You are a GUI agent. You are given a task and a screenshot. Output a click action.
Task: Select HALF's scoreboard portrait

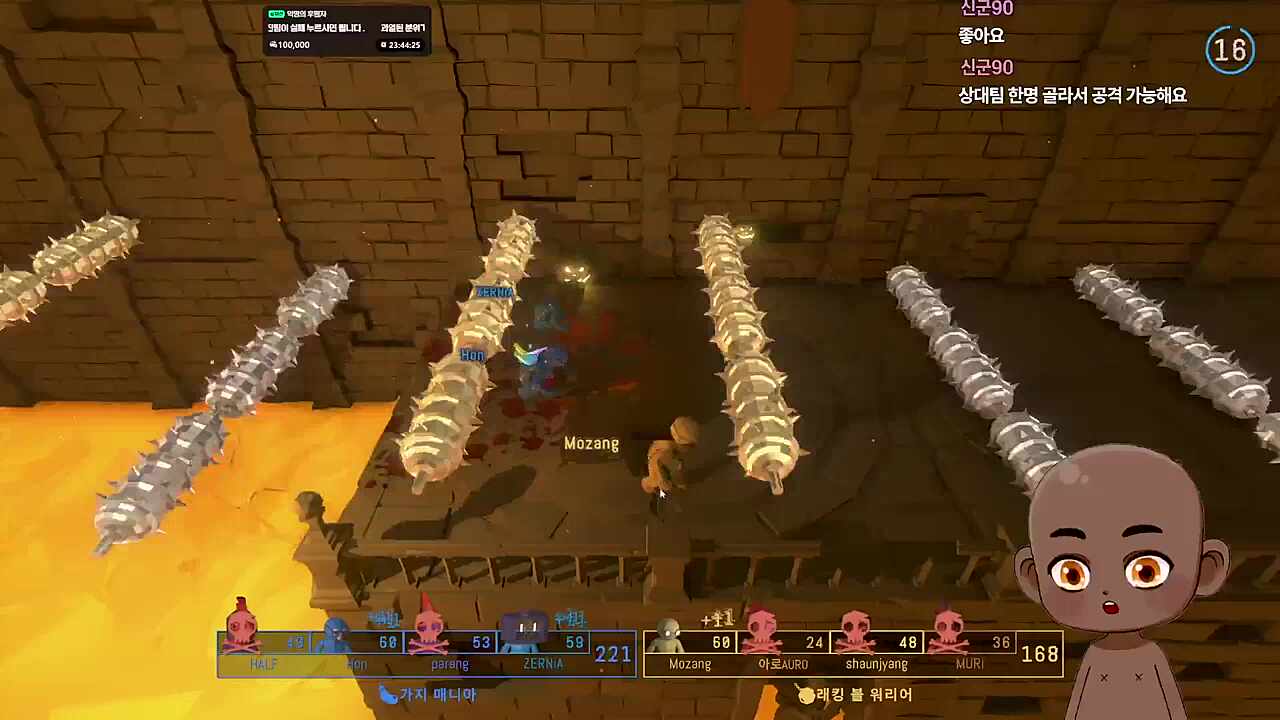[x=241, y=630]
